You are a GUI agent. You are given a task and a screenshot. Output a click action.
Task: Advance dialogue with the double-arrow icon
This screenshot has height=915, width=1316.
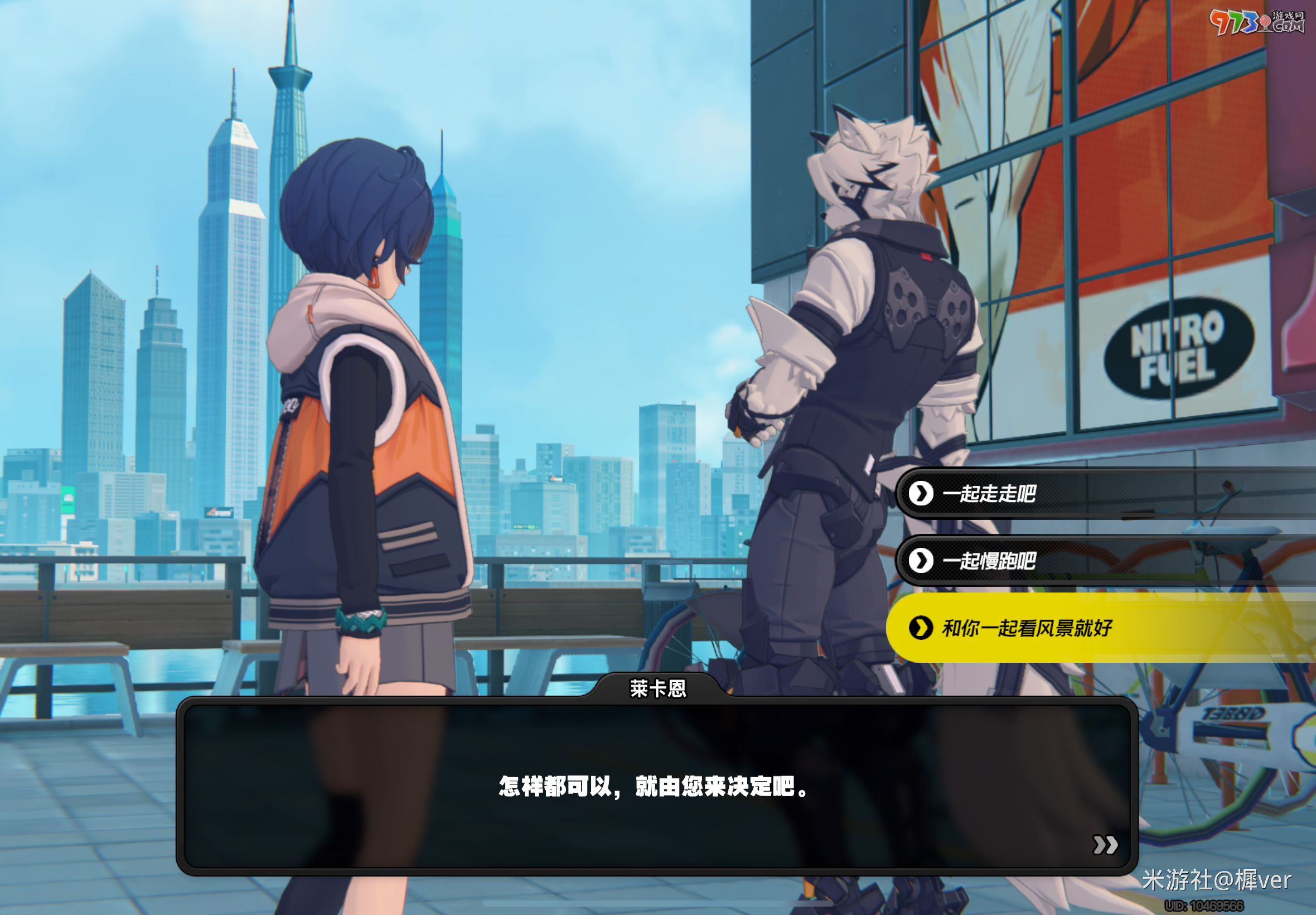tap(1105, 845)
